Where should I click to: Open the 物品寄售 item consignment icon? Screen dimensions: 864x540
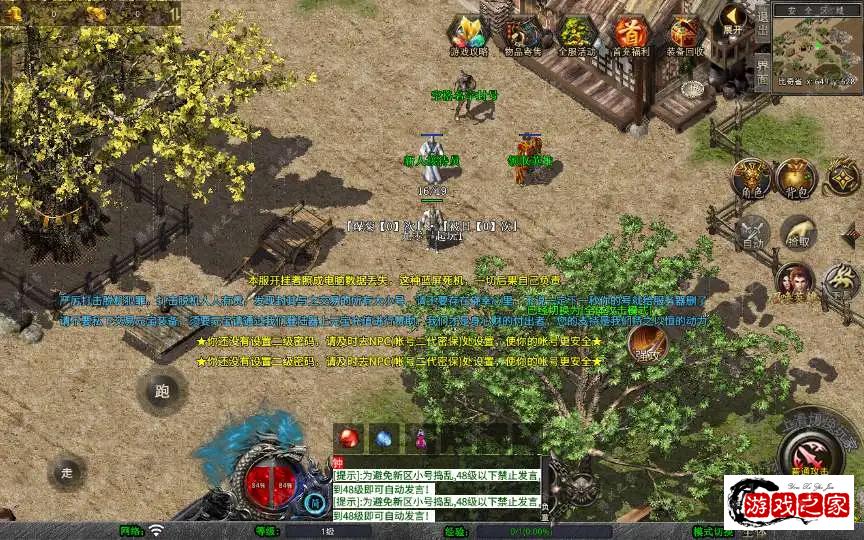522,34
